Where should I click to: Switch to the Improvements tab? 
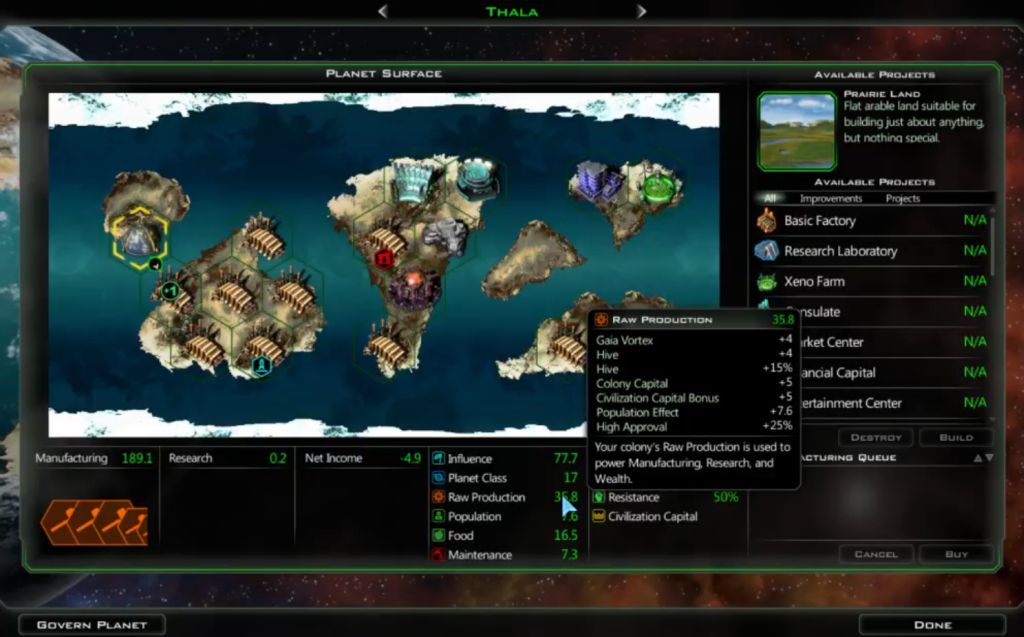831,198
